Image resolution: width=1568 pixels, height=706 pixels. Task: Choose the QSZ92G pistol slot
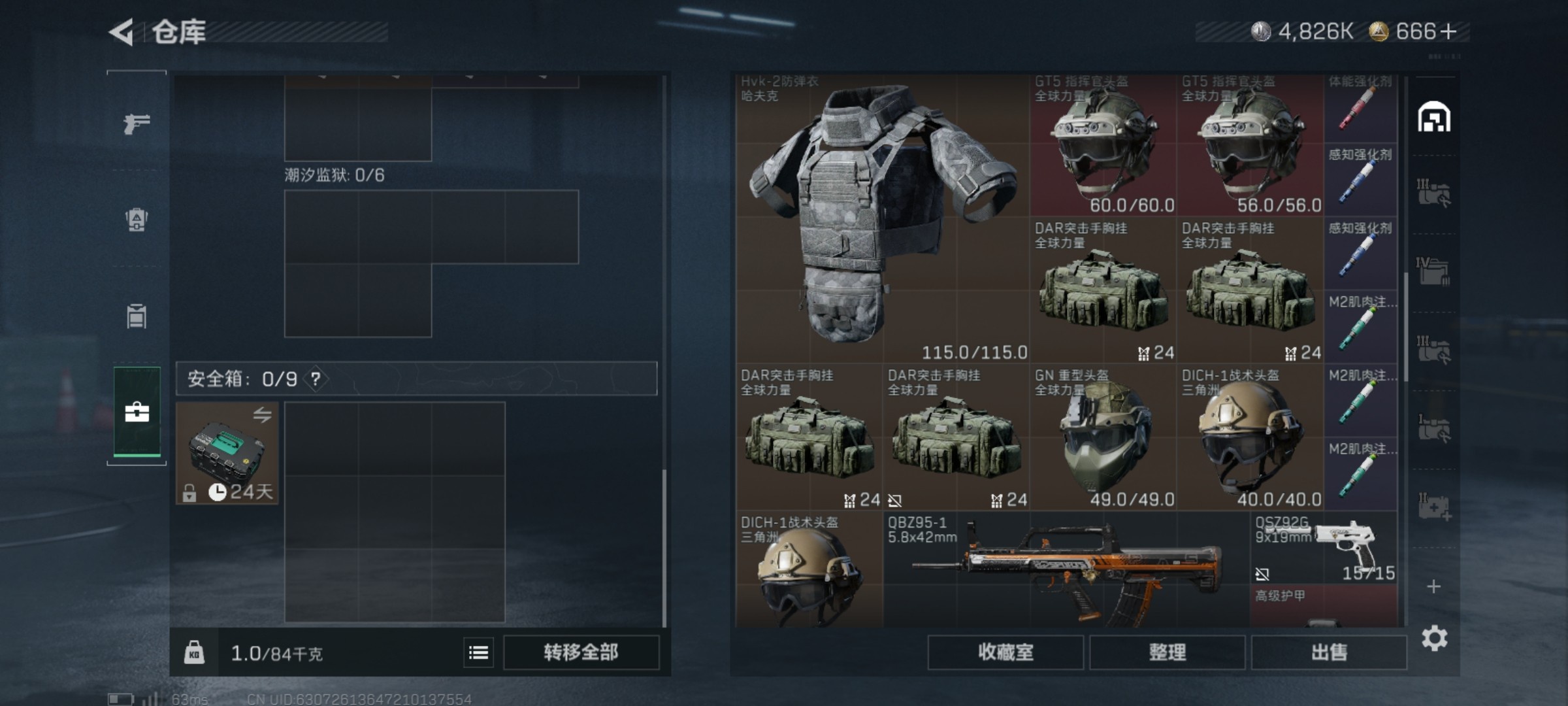tap(1323, 549)
